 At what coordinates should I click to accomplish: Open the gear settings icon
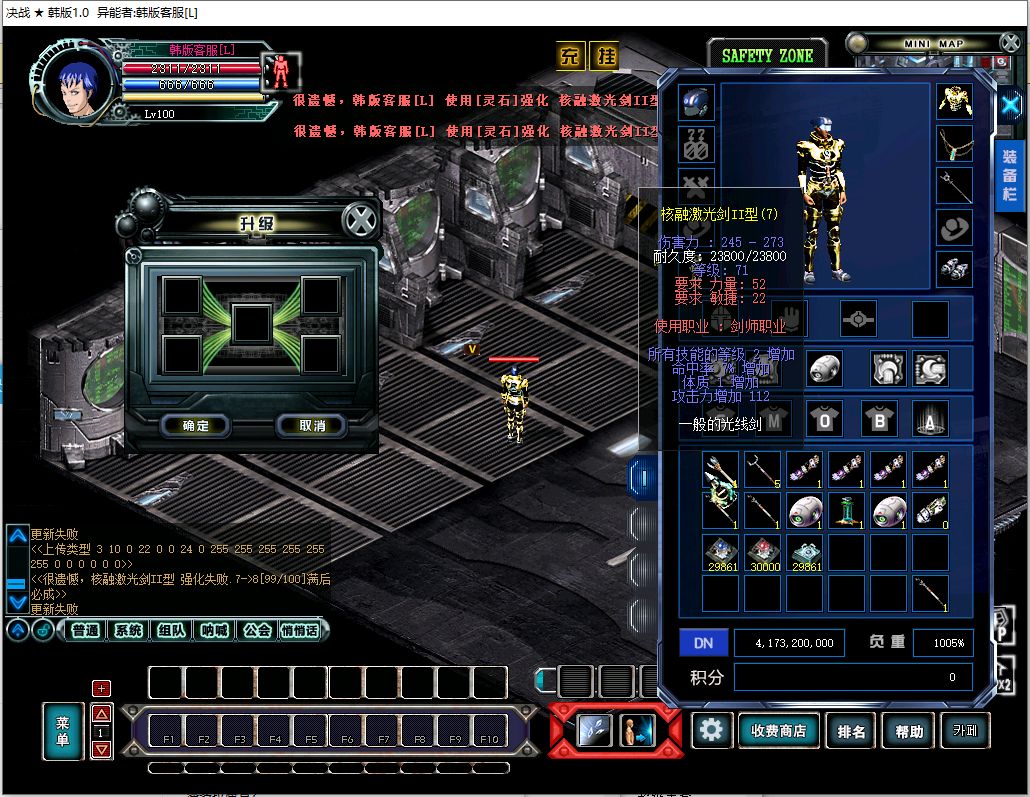711,730
